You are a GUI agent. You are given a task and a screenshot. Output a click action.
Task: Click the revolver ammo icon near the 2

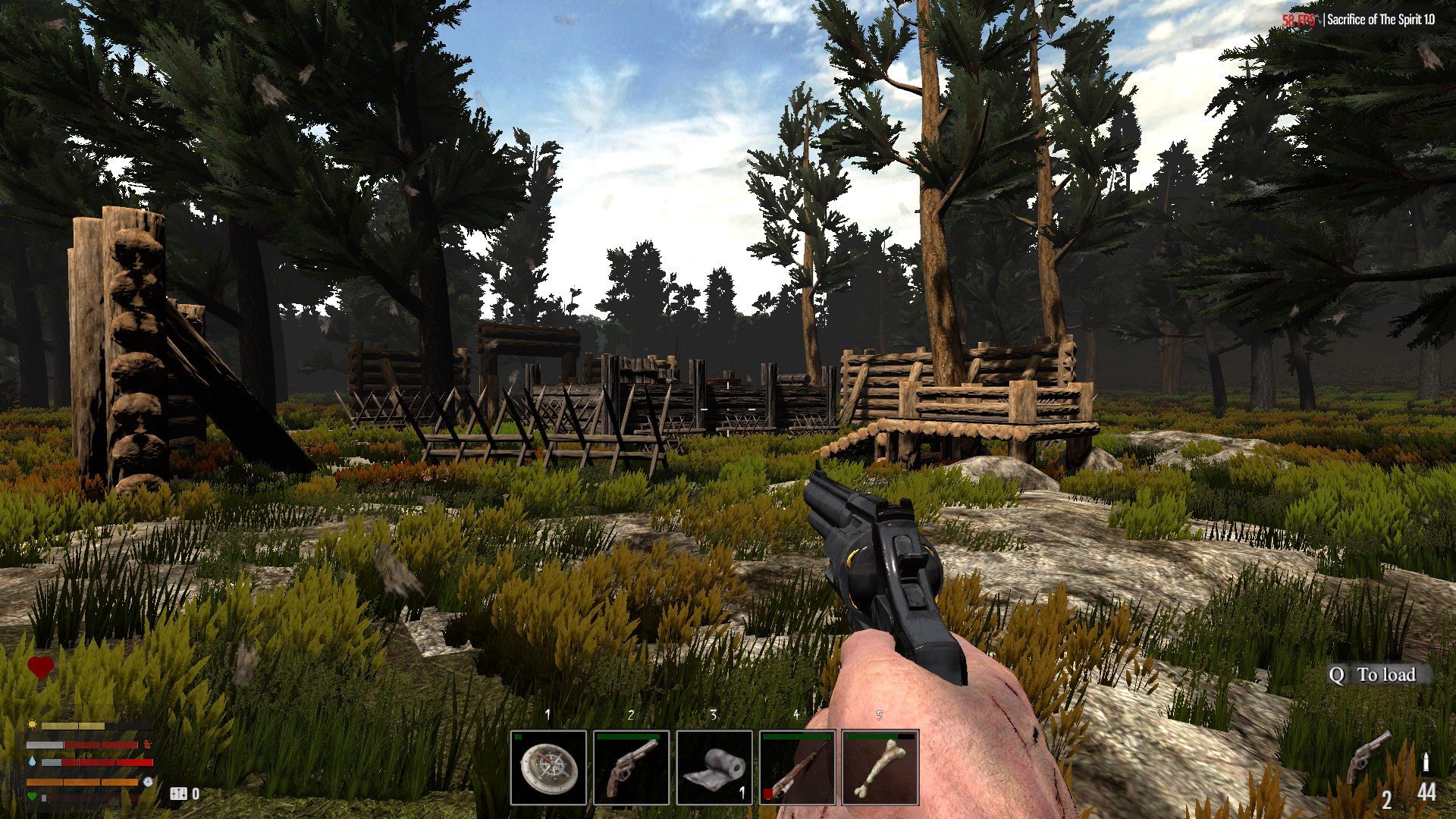coord(1365,757)
